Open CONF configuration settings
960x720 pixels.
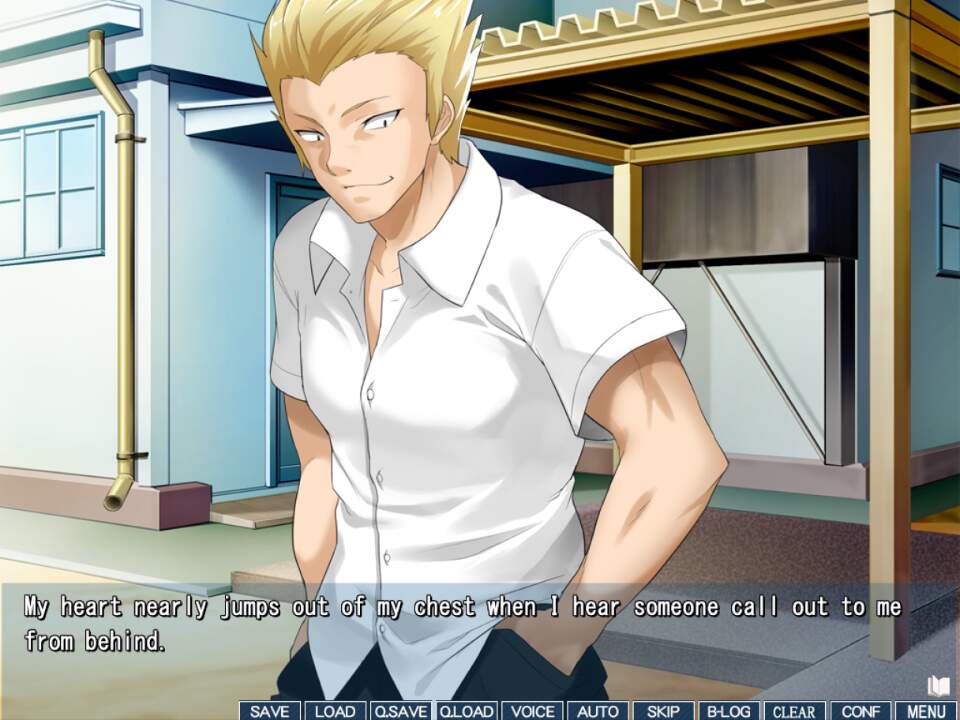861,711
